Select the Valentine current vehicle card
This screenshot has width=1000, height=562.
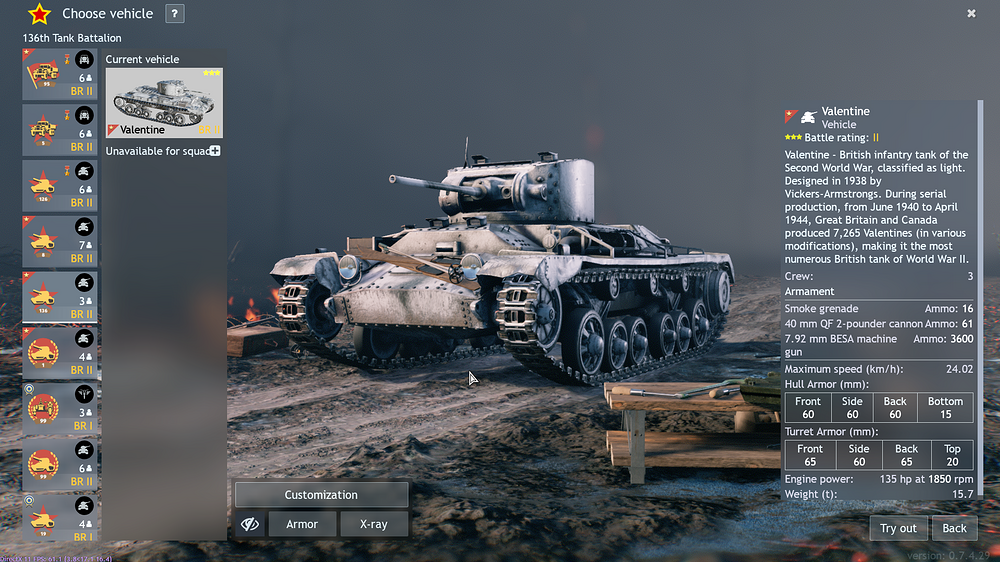point(164,102)
